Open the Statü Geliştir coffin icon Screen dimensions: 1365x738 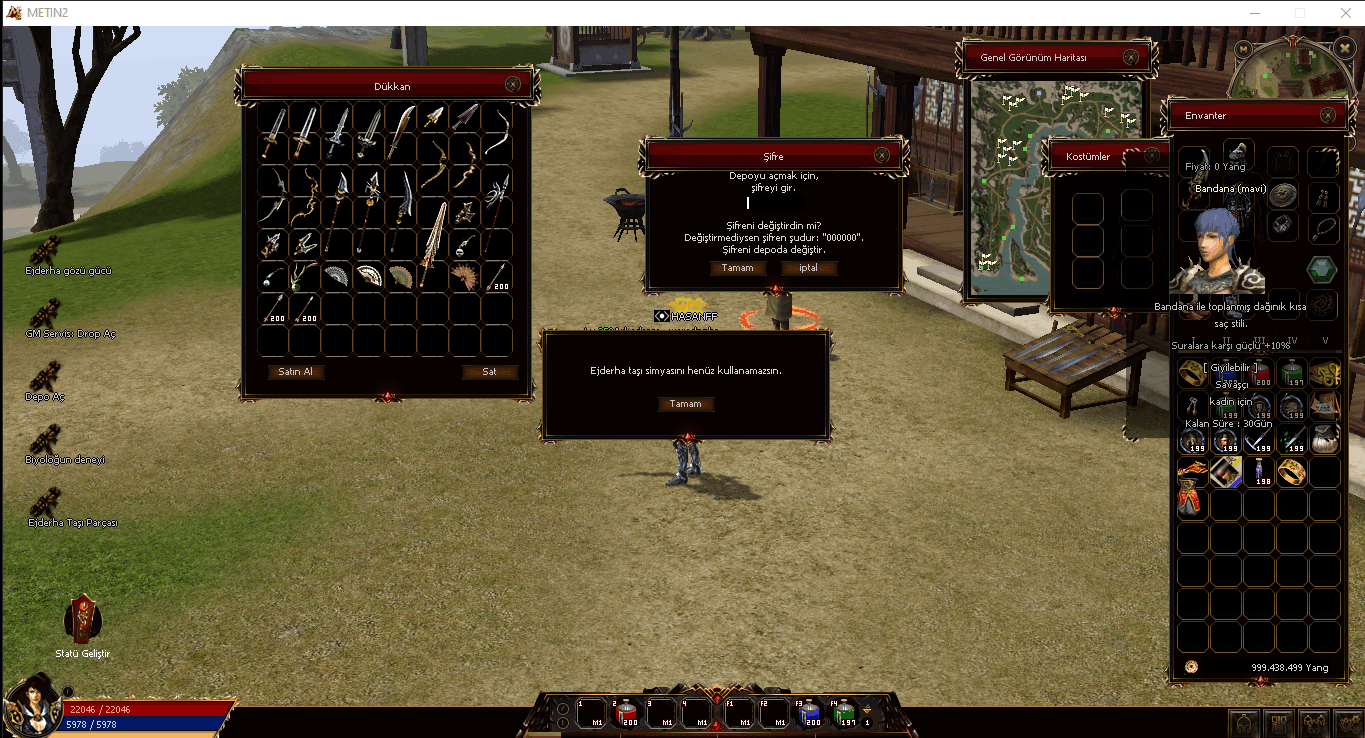pyautogui.click(x=82, y=620)
